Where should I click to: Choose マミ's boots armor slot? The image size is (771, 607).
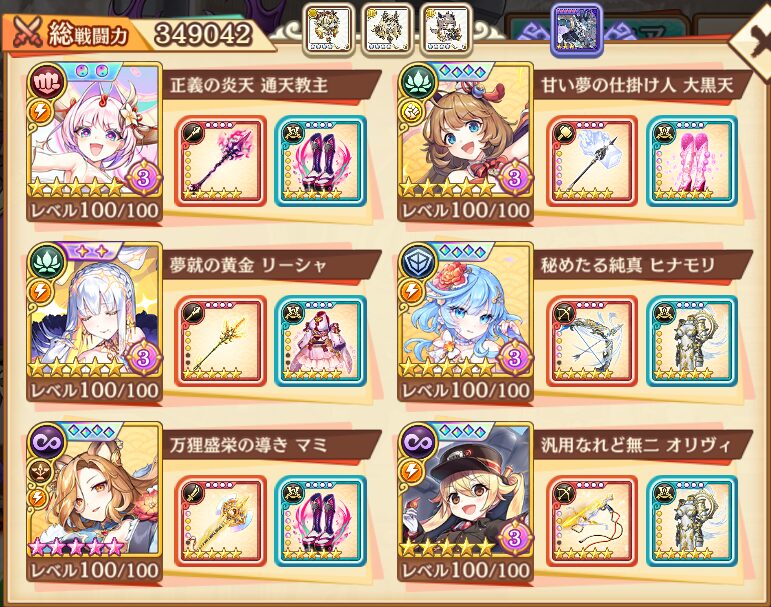(320, 521)
